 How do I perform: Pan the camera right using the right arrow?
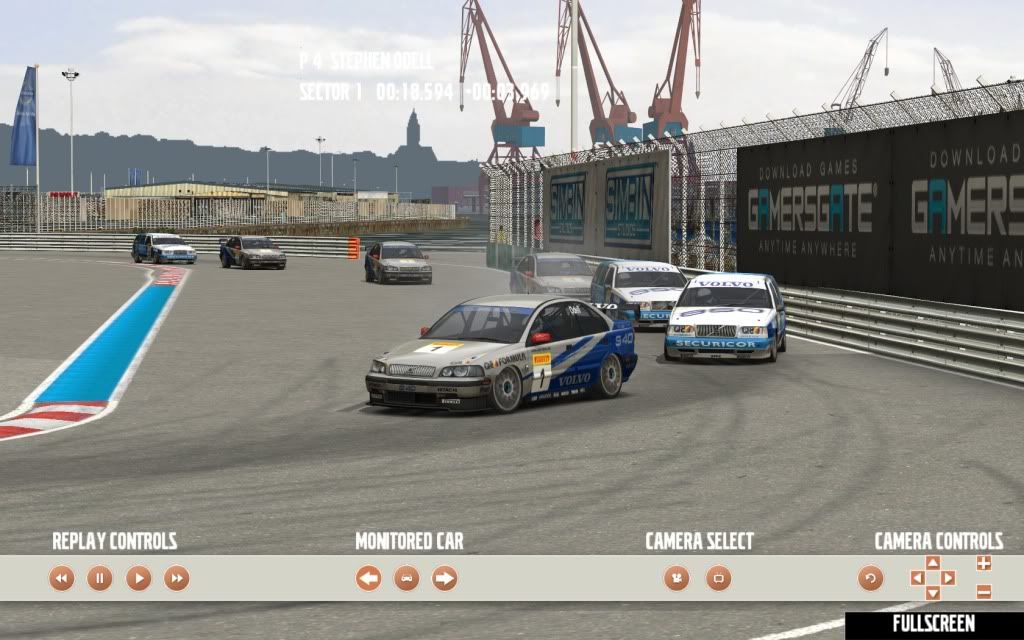tap(948, 578)
